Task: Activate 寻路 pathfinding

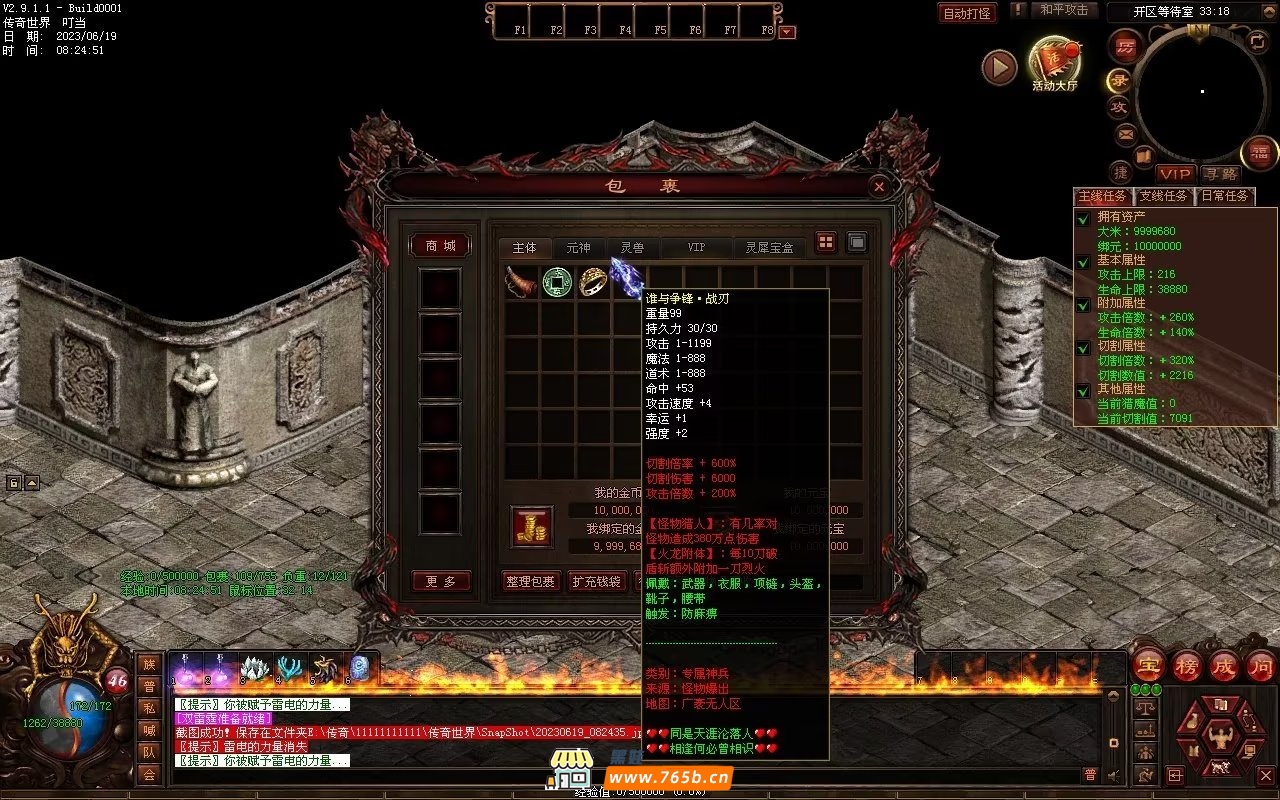Action: click(x=1220, y=174)
